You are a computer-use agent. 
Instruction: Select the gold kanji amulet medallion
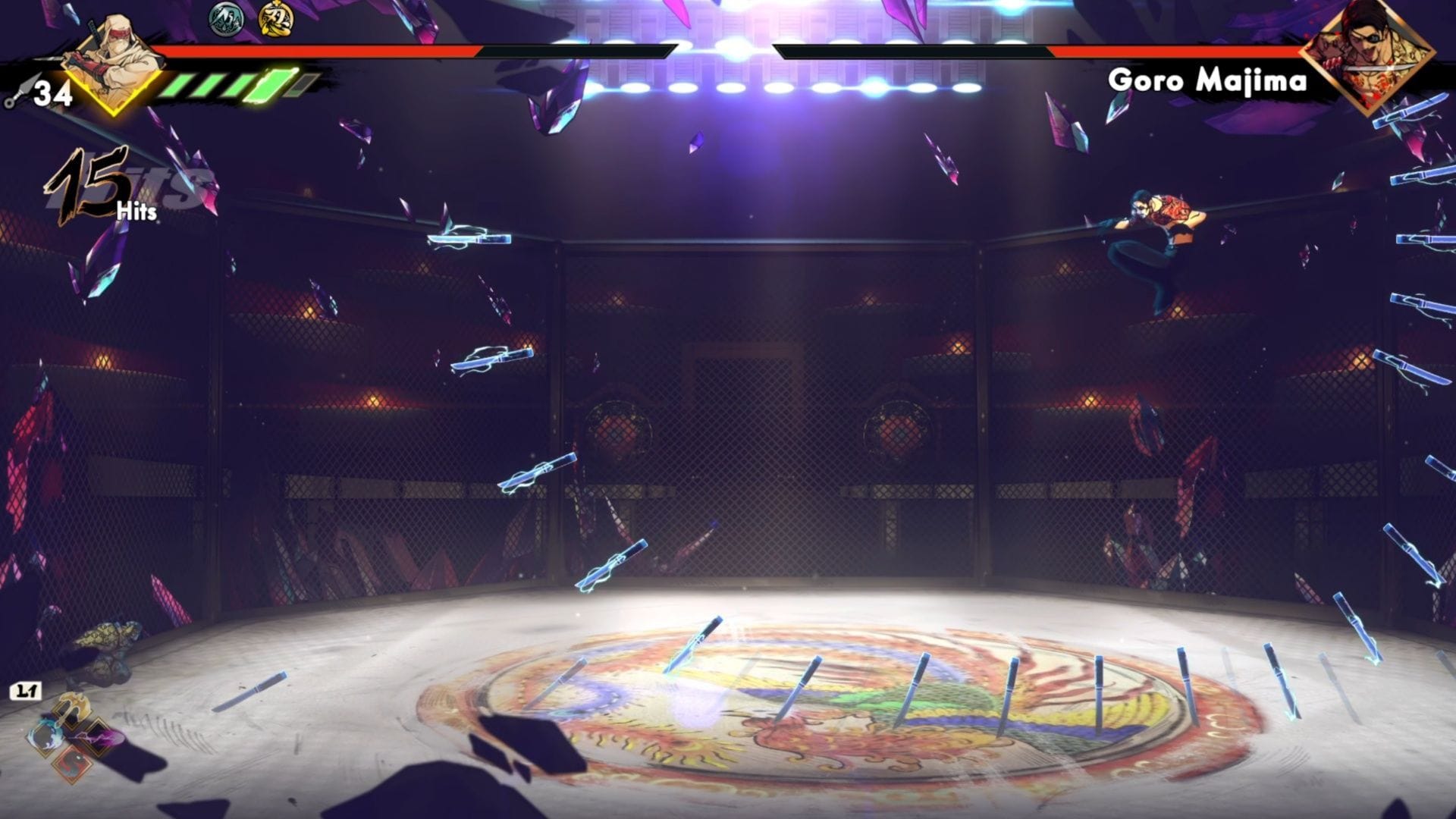(276, 20)
